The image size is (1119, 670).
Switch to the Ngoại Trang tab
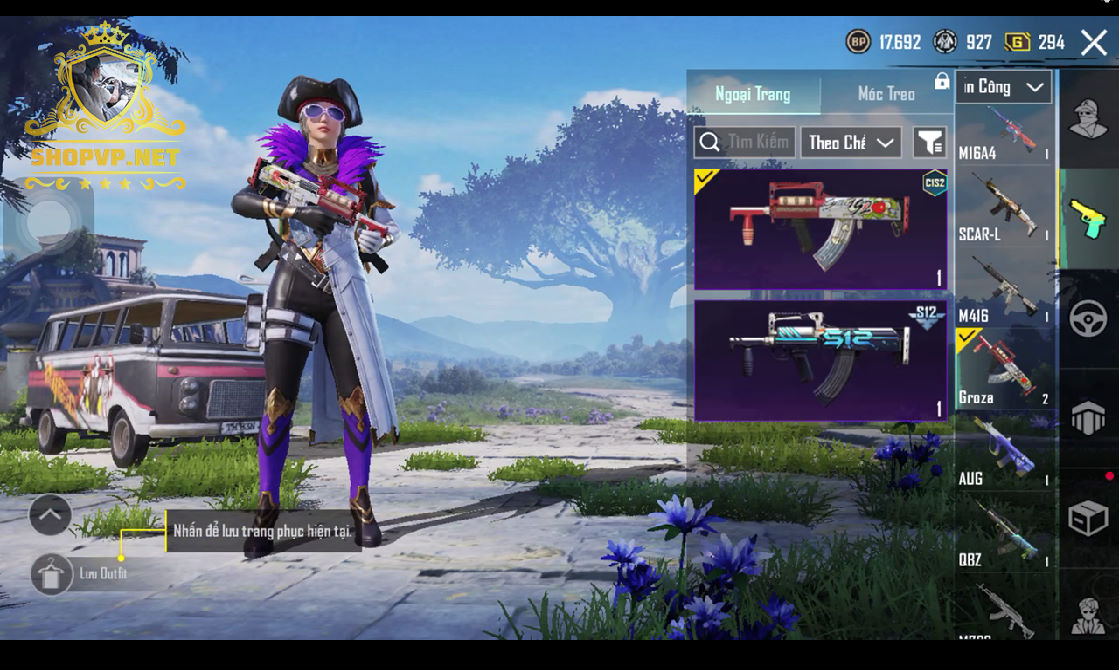753,94
